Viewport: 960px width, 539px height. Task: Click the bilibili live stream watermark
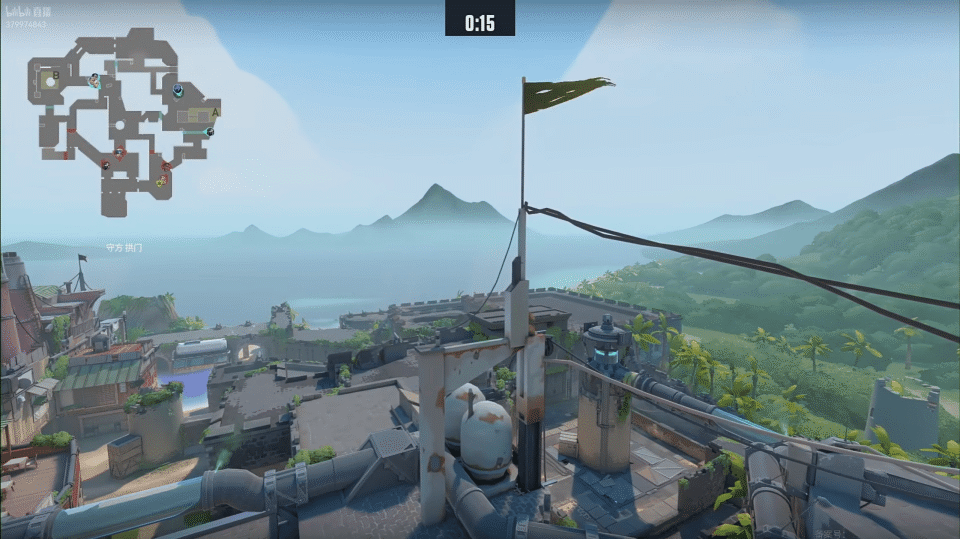pos(29,11)
